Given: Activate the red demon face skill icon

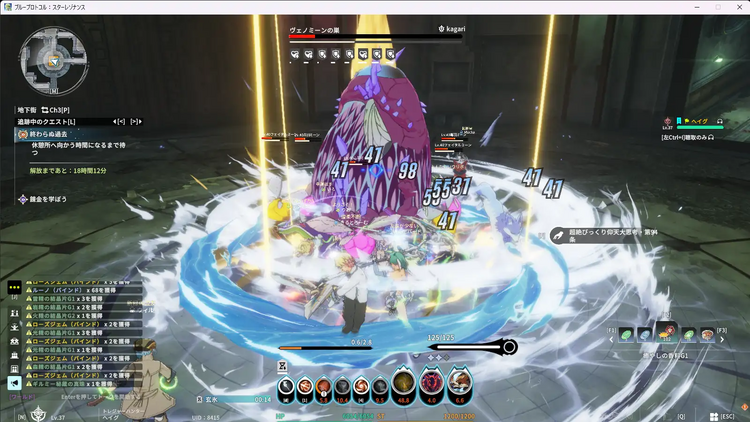Looking at the screenshot, I should click(x=434, y=384).
